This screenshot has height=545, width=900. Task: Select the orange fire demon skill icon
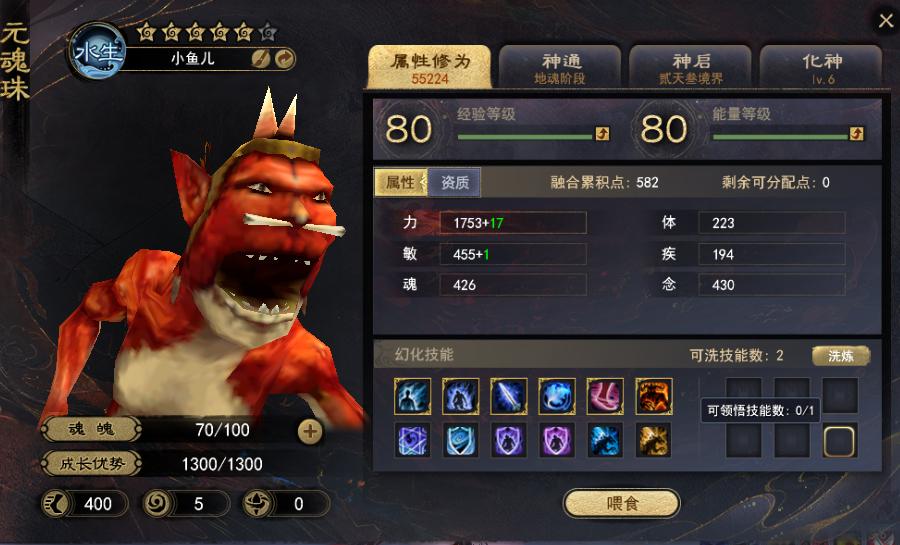pos(653,395)
